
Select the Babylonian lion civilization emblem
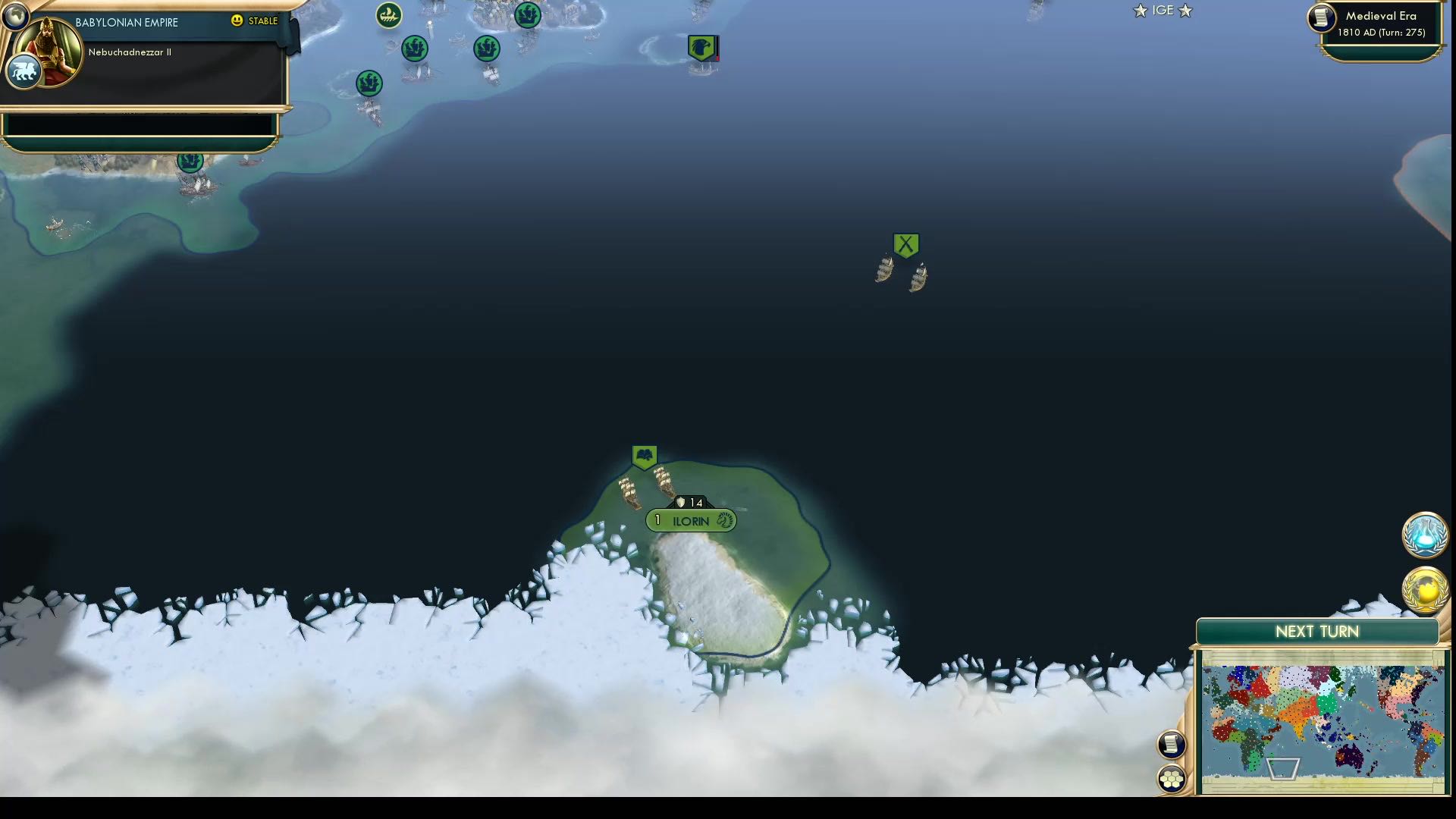23,71
